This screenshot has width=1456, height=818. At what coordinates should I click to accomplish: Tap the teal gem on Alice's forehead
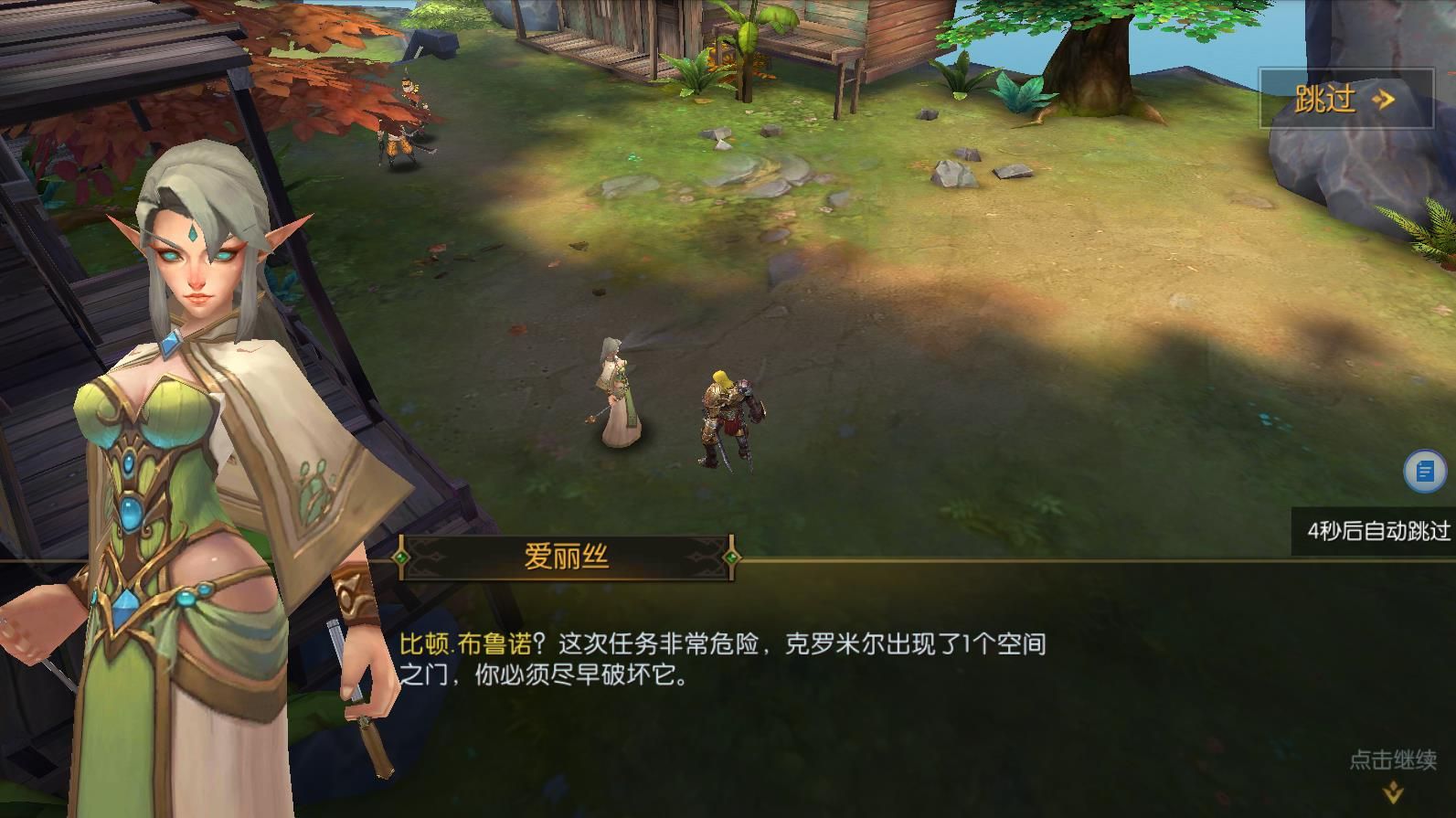click(195, 234)
